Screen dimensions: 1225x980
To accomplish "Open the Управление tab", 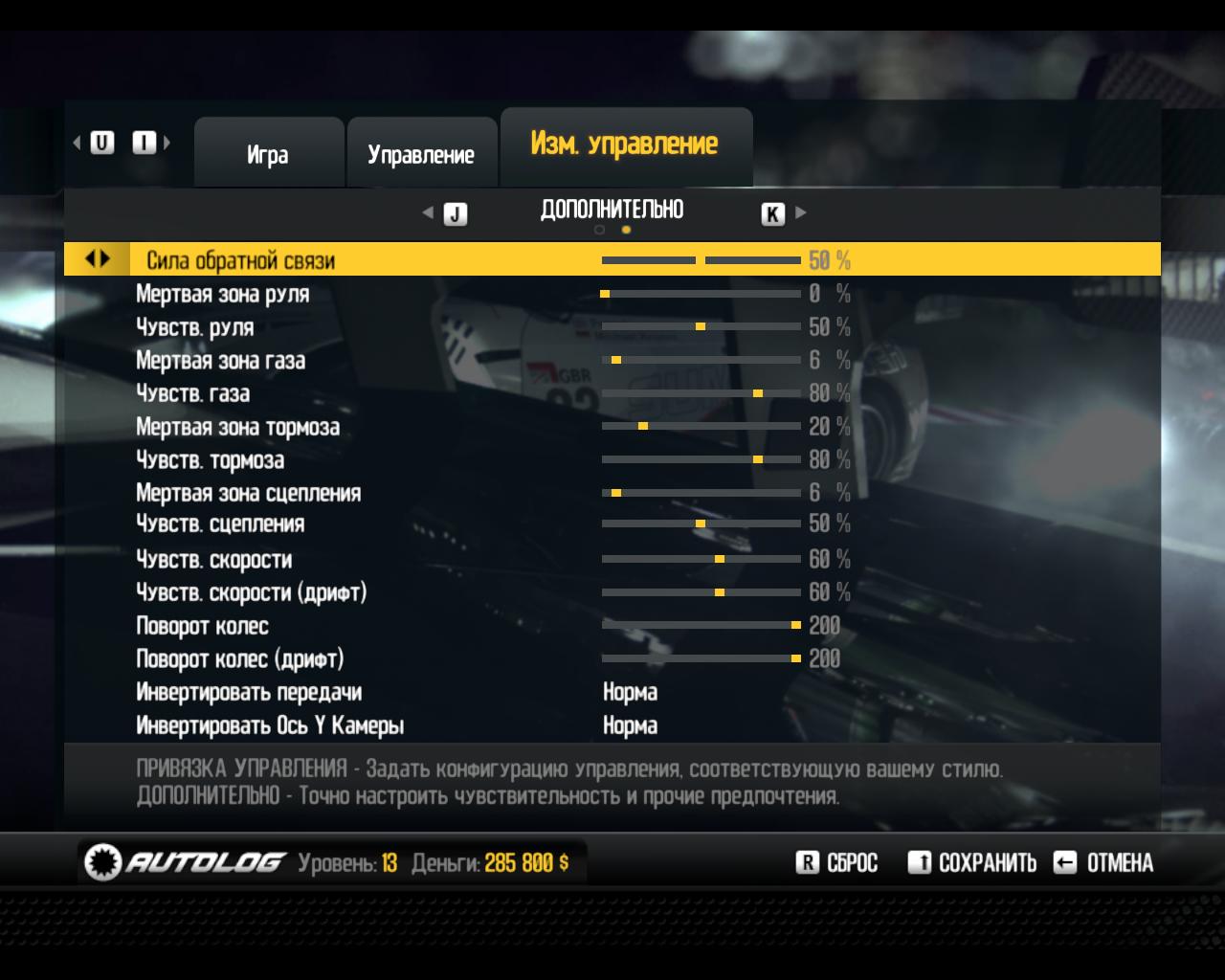I will 421,154.
